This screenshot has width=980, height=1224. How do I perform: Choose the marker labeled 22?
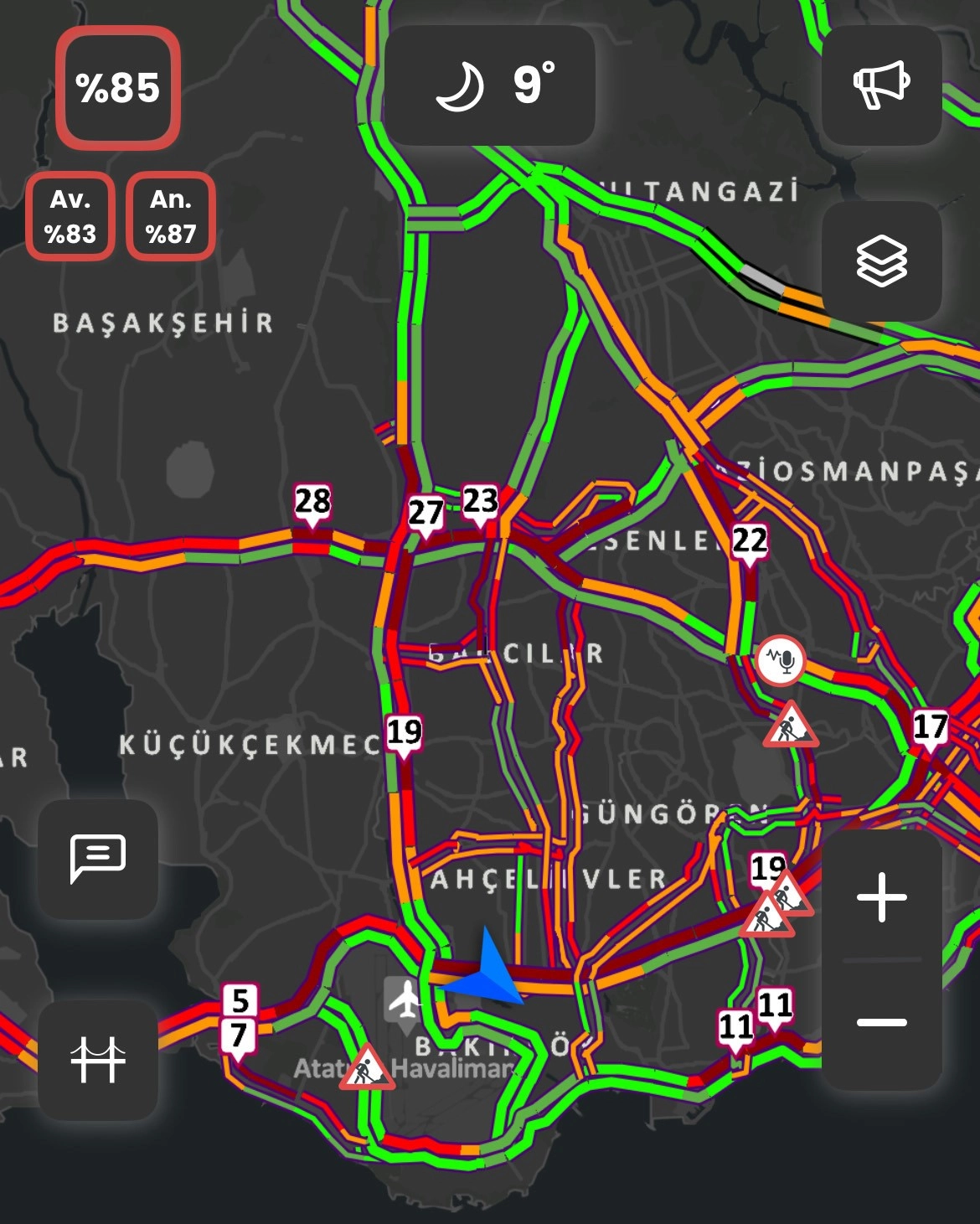(749, 541)
